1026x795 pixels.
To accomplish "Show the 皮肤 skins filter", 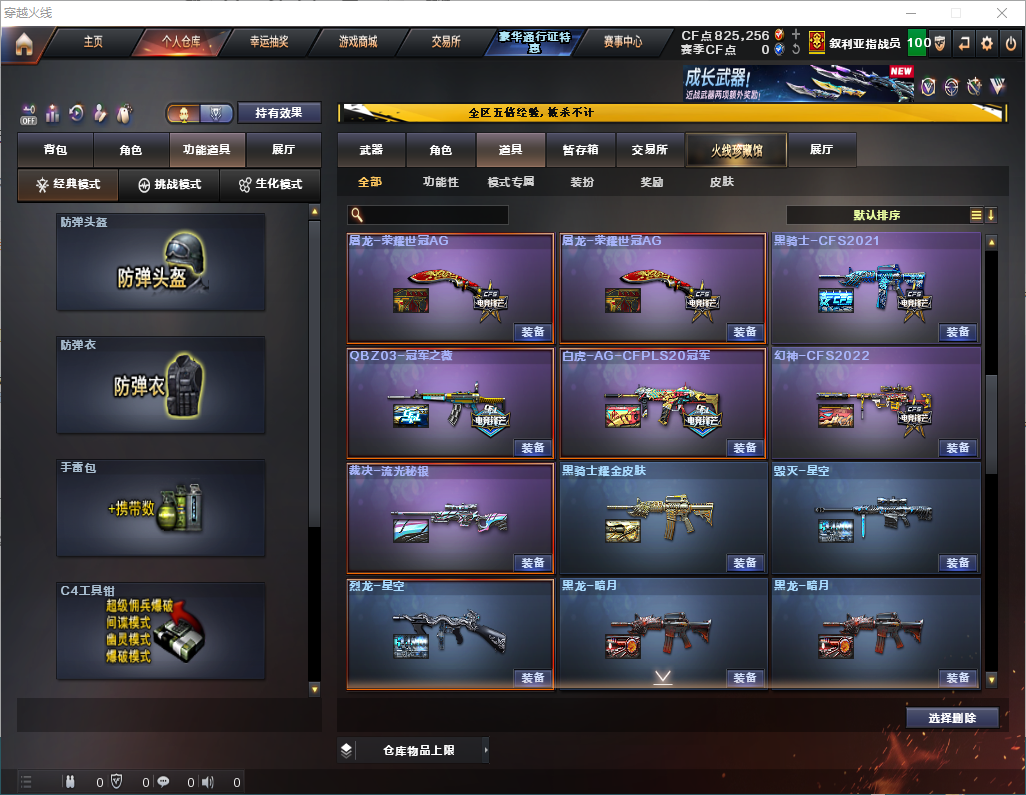I will coord(721,182).
